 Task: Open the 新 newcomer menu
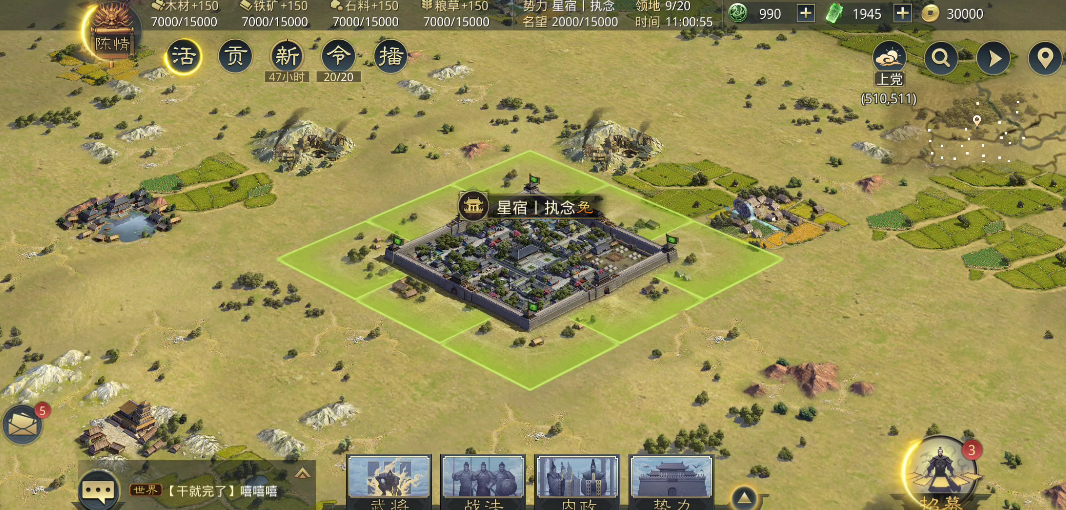click(x=287, y=56)
